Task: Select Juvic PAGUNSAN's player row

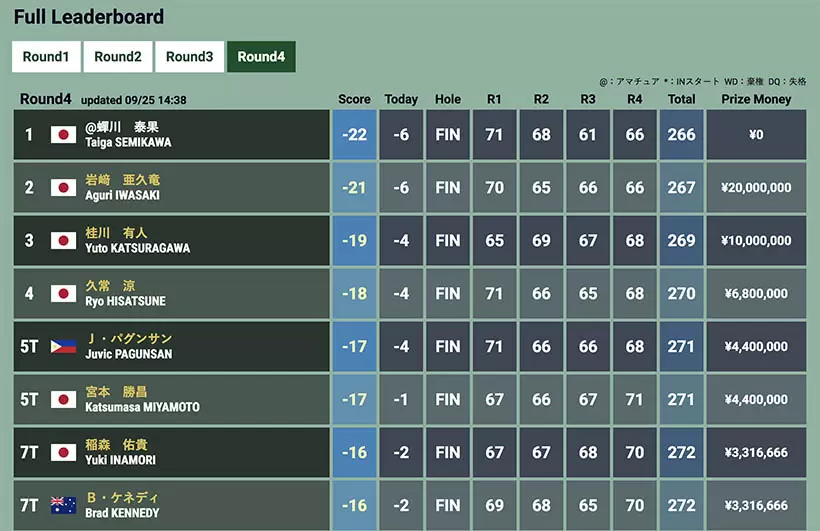Action: 128,347
